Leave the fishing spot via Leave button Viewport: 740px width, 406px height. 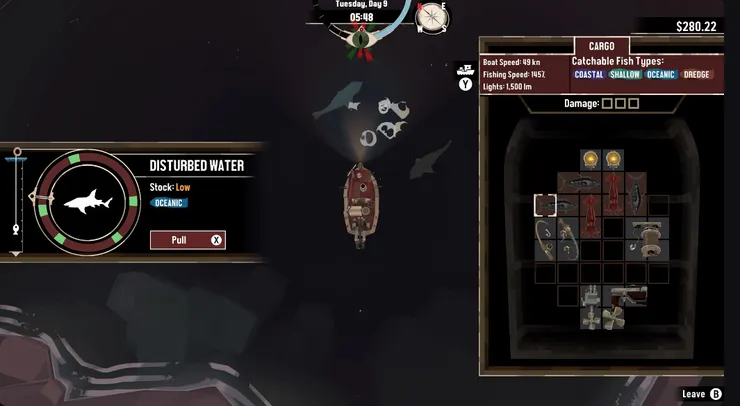tap(701, 394)
